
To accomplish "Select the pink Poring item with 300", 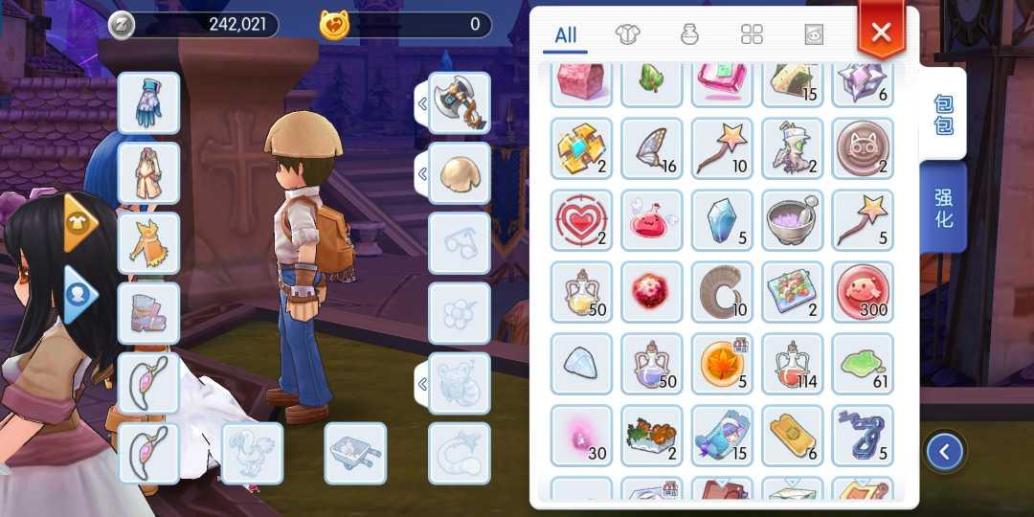I will pyautogui.click(x=862, y=292).
